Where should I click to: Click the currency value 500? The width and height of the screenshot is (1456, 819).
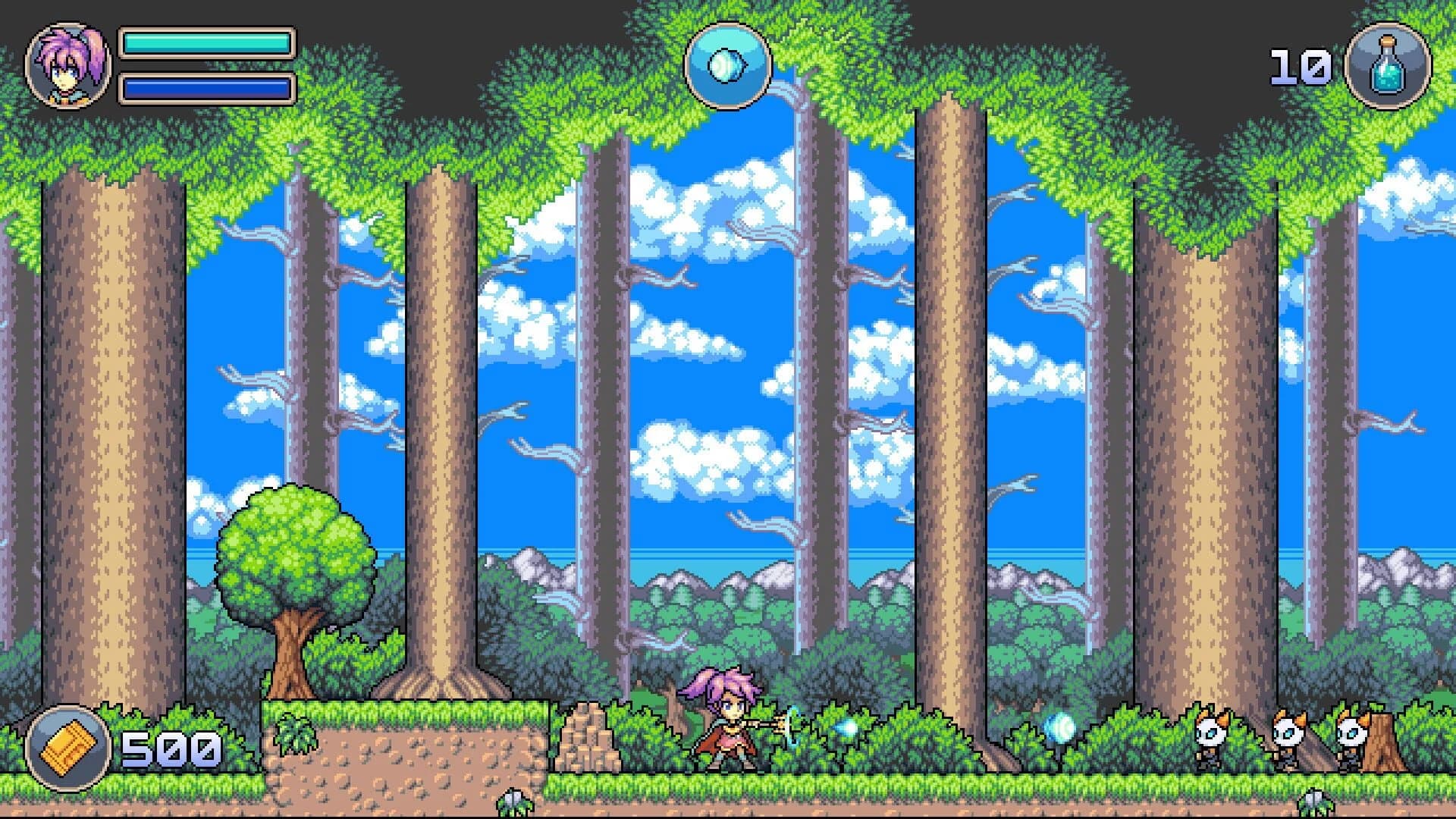pos(171,751)
